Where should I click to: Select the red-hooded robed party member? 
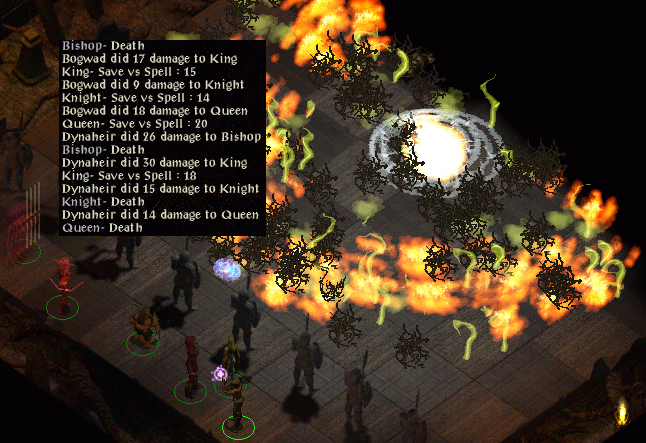[191, 362]
